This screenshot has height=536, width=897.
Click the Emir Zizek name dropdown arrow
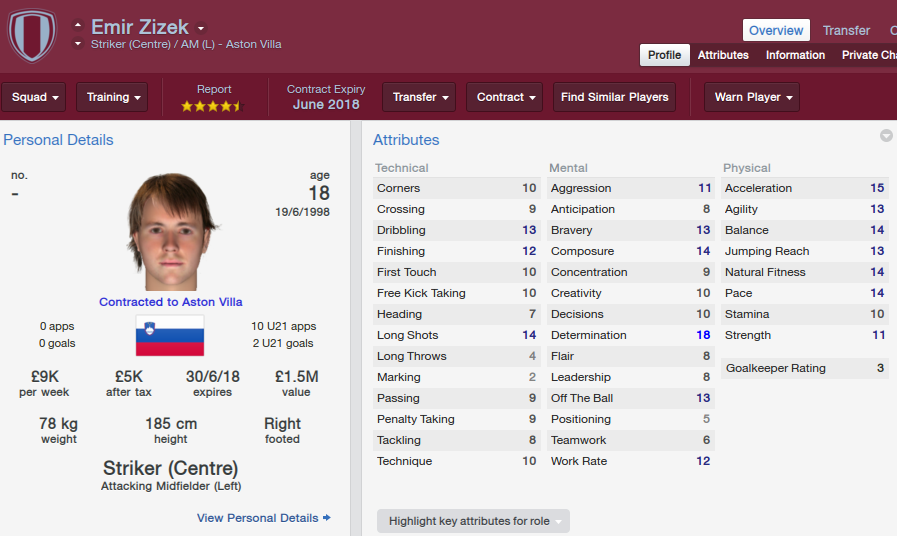click(x=201, y=28)
